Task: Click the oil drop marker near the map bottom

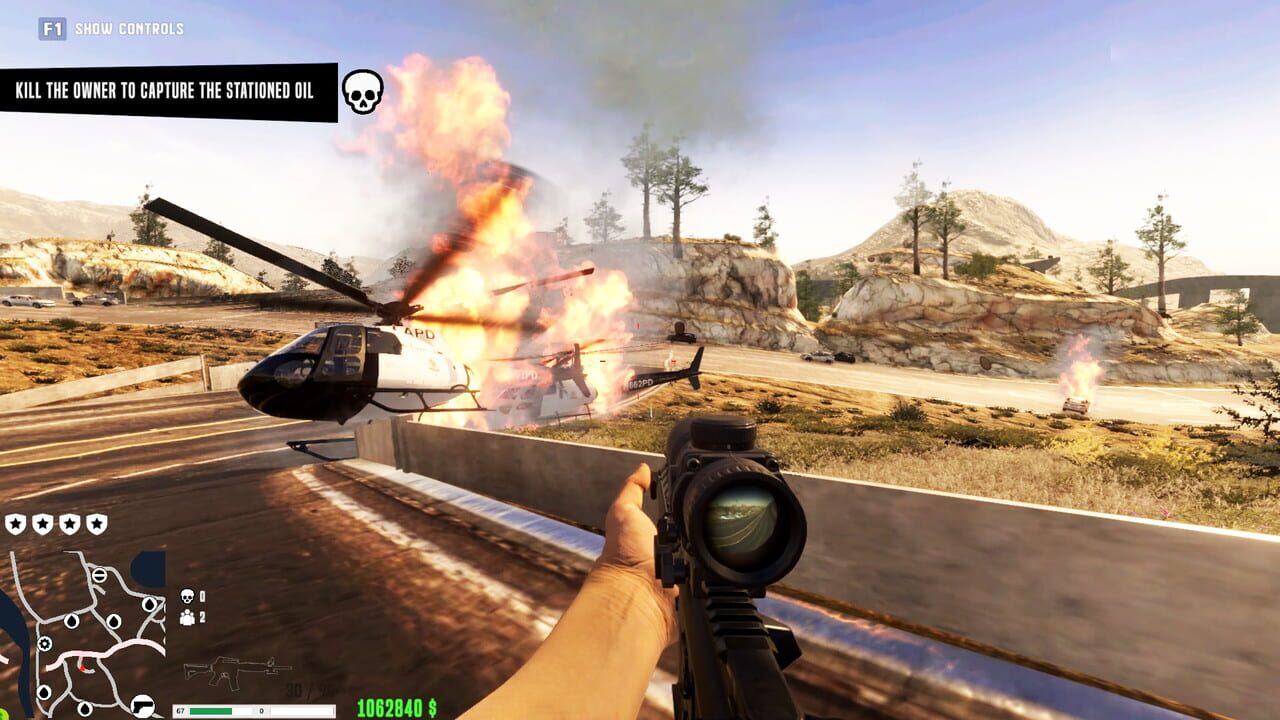Action: pyautogui.click(x=86, y=708)
